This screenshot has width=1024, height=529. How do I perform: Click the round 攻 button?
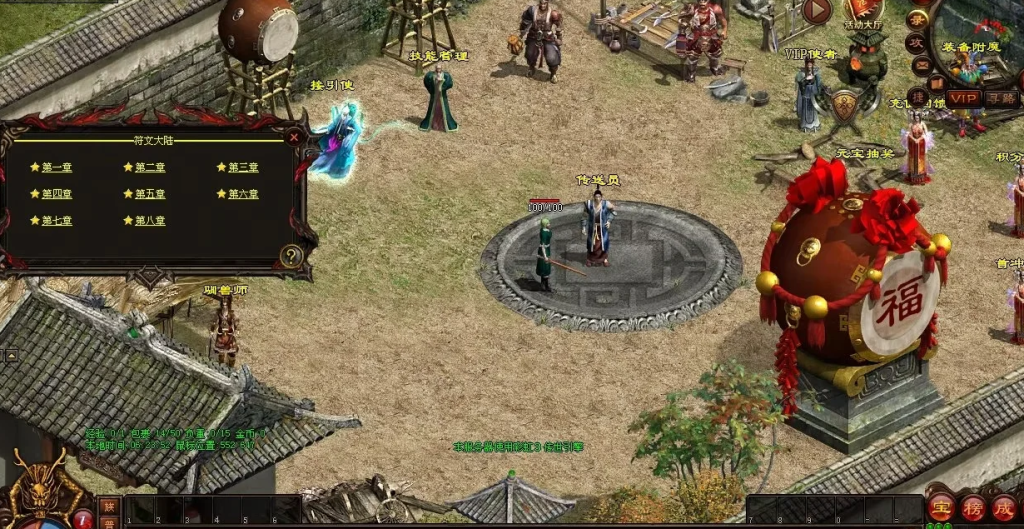(x=916, y=43)
